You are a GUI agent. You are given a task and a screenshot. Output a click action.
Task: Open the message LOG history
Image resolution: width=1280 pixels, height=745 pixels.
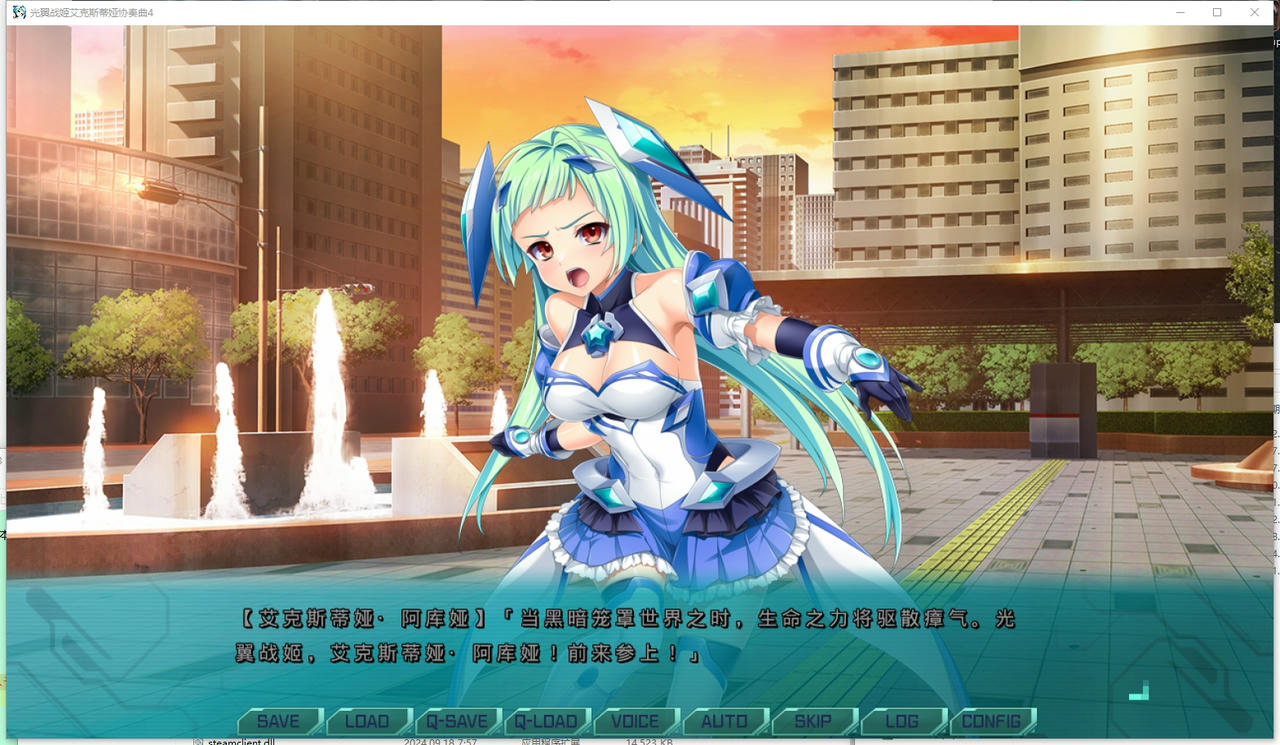(x=902, y=720)
